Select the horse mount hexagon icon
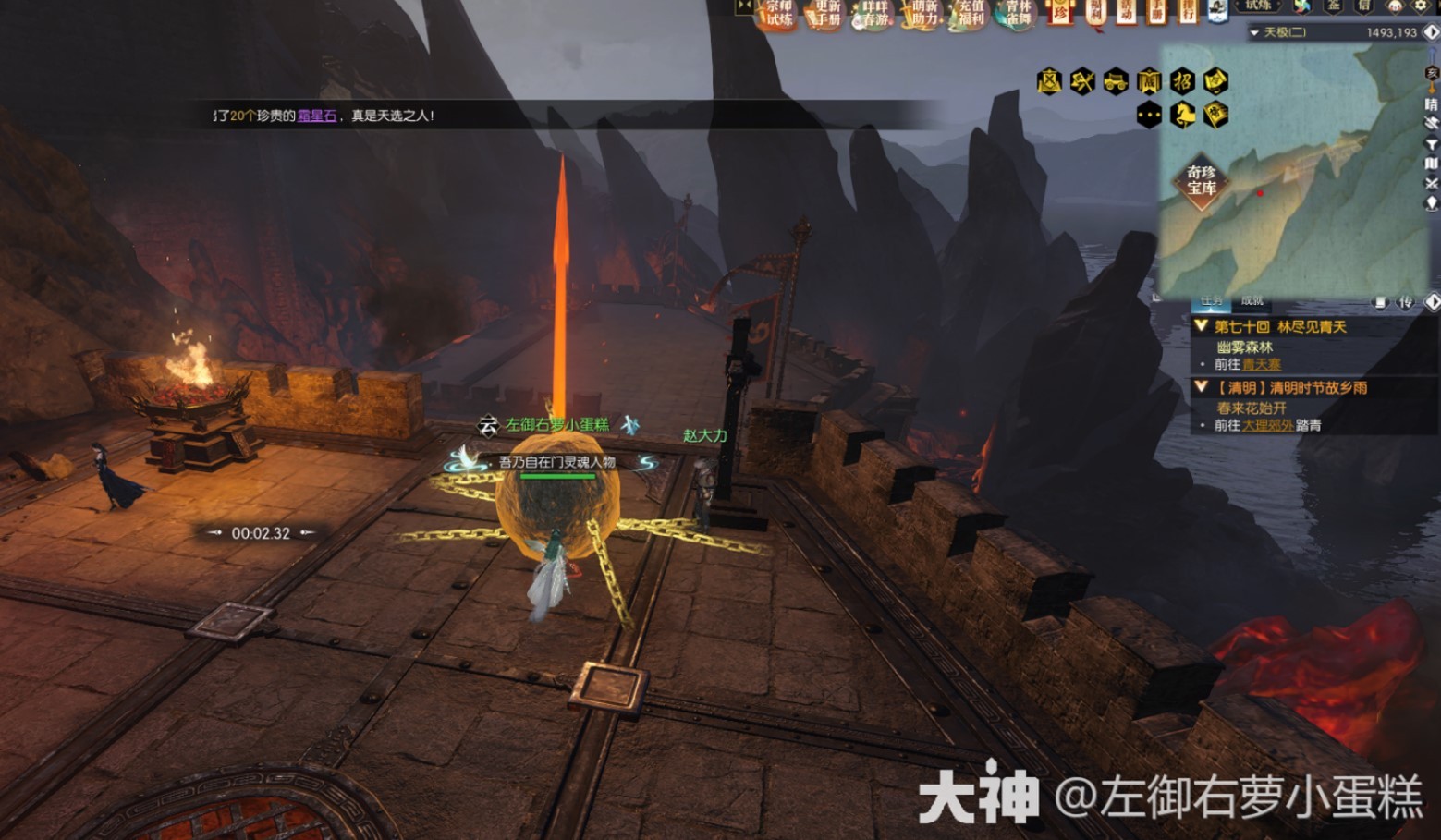The image size is (1441, 840). (1184, 116)
